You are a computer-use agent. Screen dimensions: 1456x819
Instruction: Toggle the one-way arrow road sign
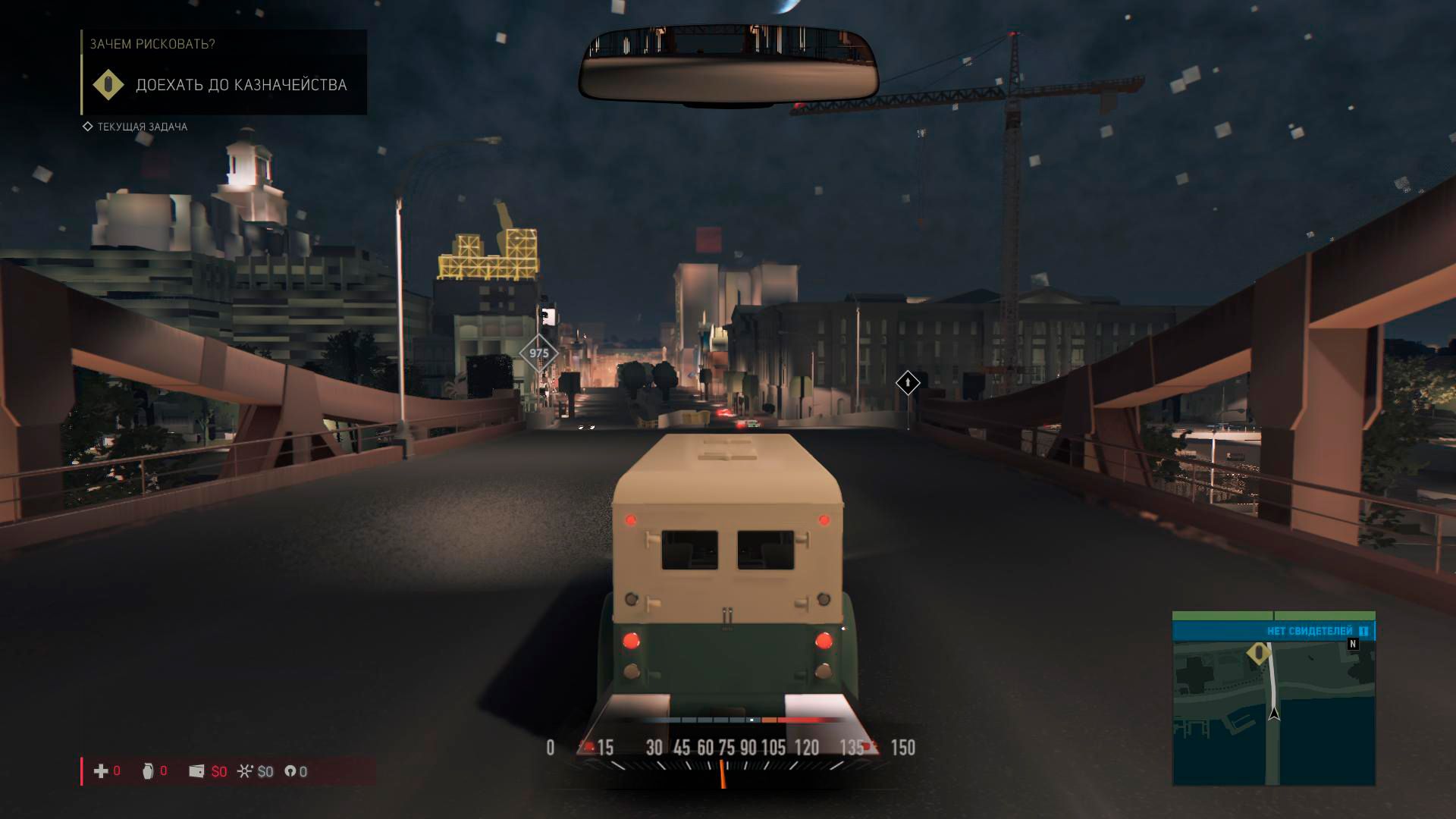(x=909, y=383)
